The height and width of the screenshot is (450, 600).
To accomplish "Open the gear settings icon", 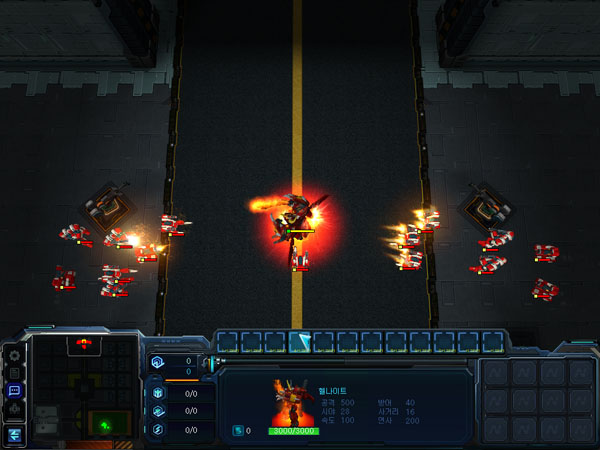I will click(x=14, y=354).
